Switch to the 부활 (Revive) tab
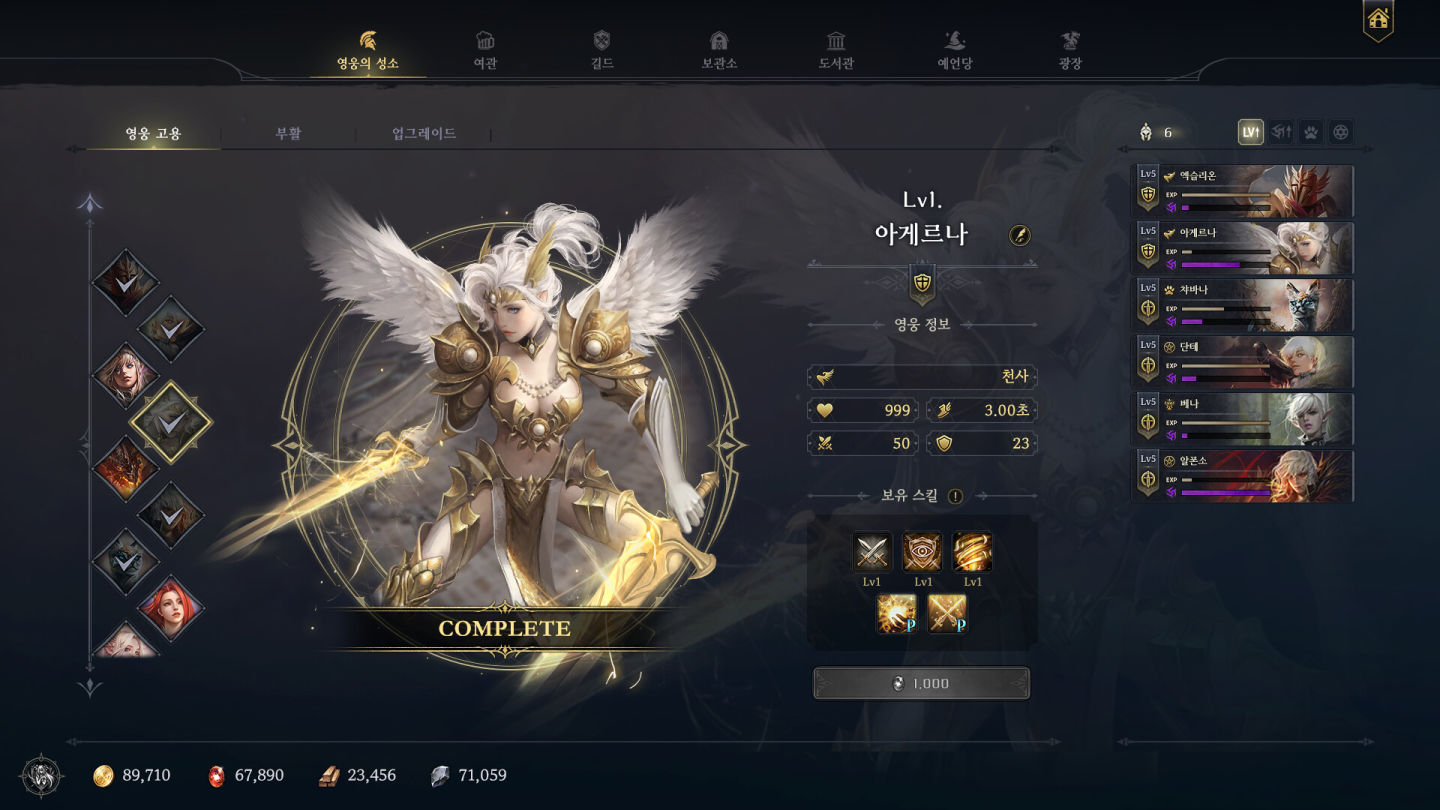The image size is (1440, 810). [x=288, y=133]
